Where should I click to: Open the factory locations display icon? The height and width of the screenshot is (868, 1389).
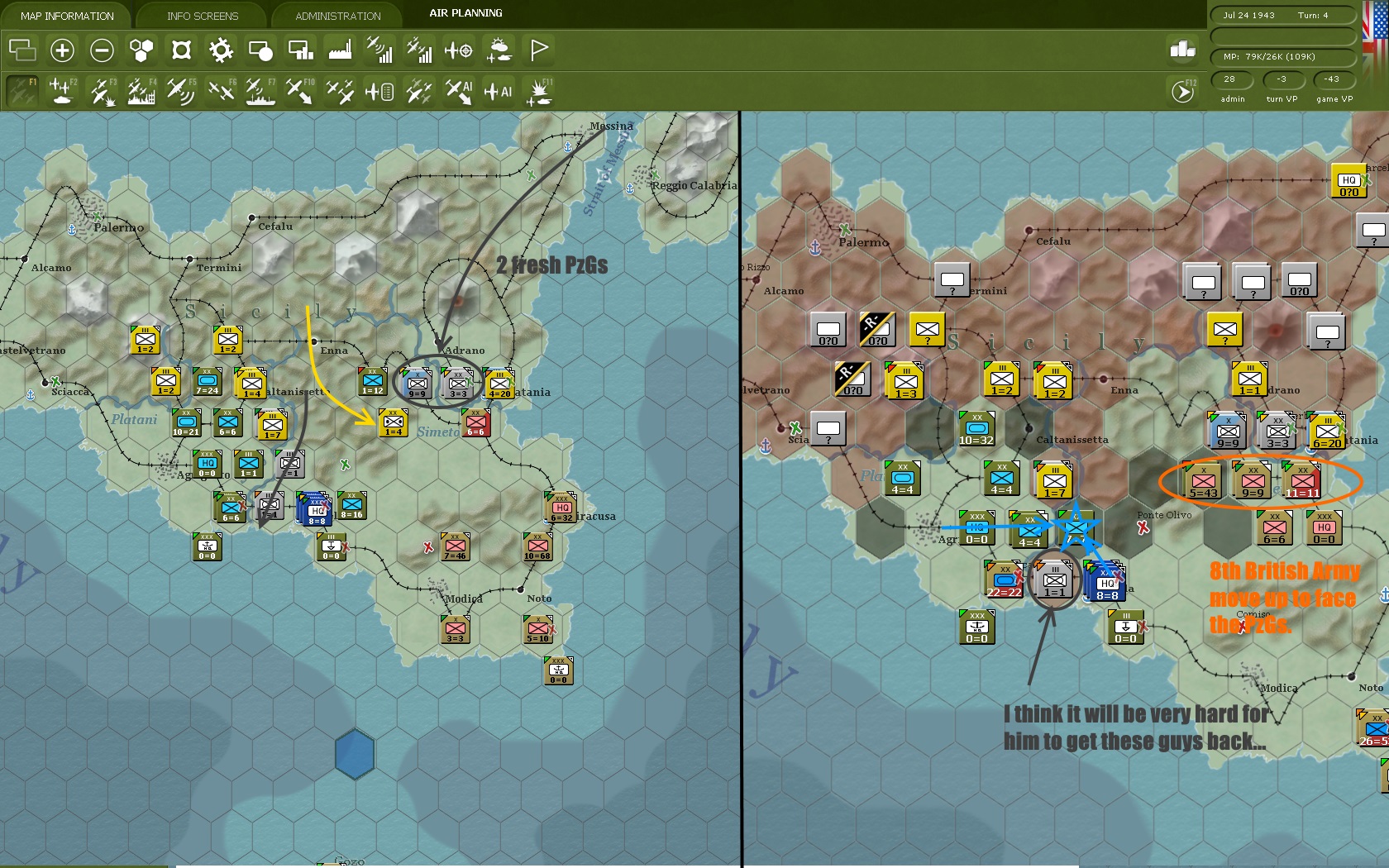click(x=341, y=50)
